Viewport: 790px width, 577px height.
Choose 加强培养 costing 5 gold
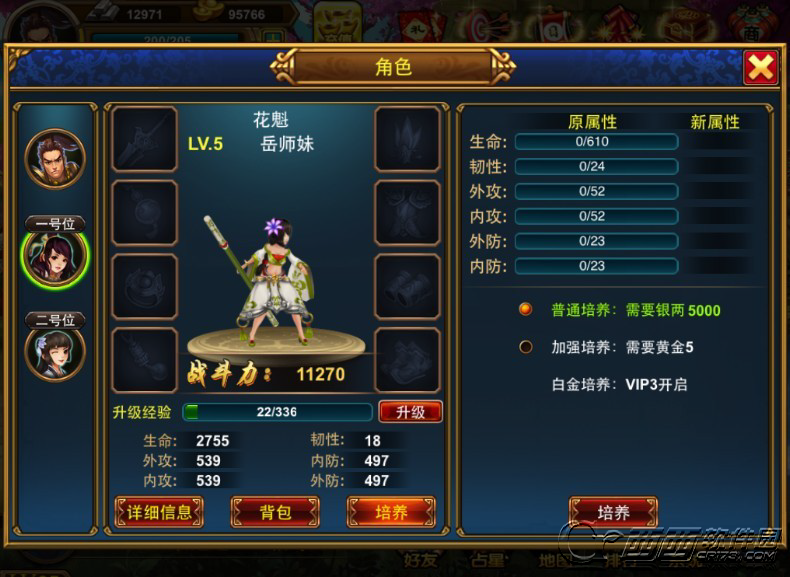pos(526,347)
